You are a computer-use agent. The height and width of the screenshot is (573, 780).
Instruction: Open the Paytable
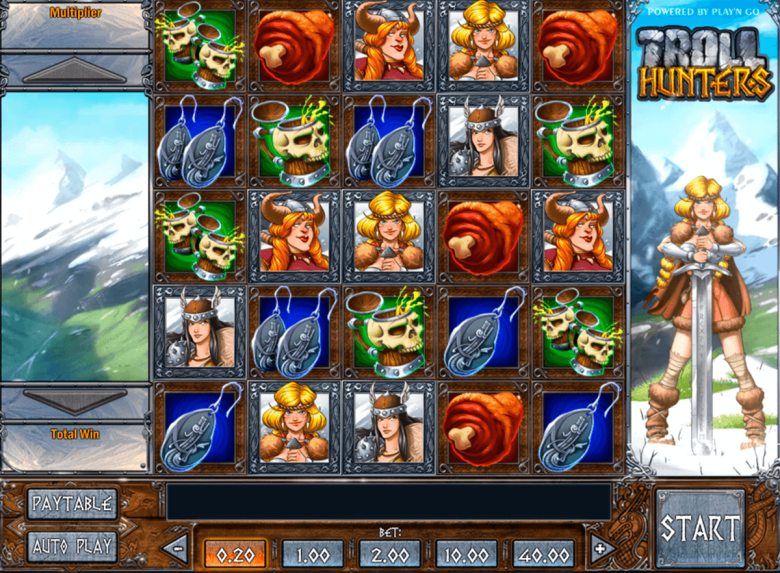pyautogui.click(x=71, y=502)
